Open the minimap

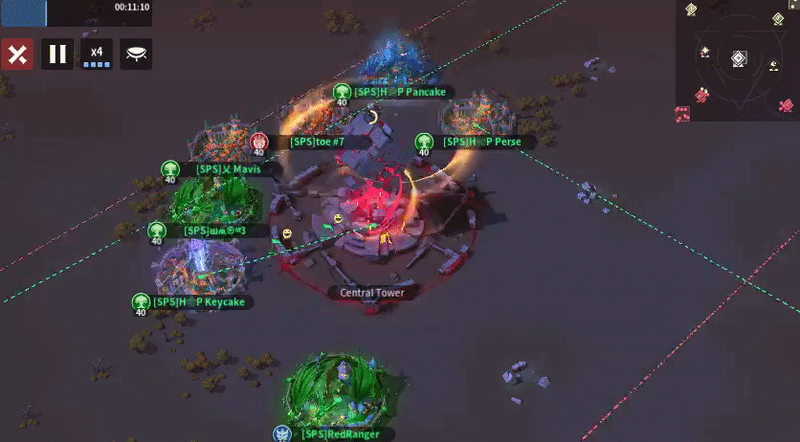click(737, 60)
